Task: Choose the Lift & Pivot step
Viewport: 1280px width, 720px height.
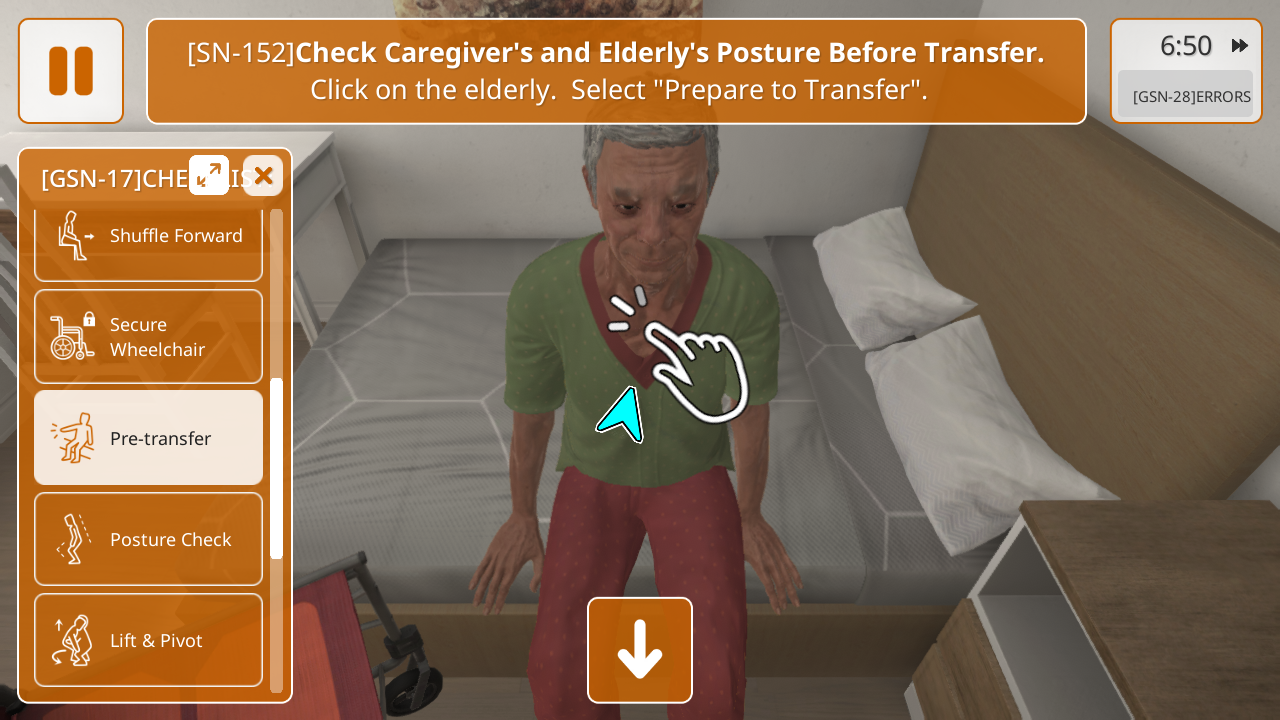Action: [148, 640]
